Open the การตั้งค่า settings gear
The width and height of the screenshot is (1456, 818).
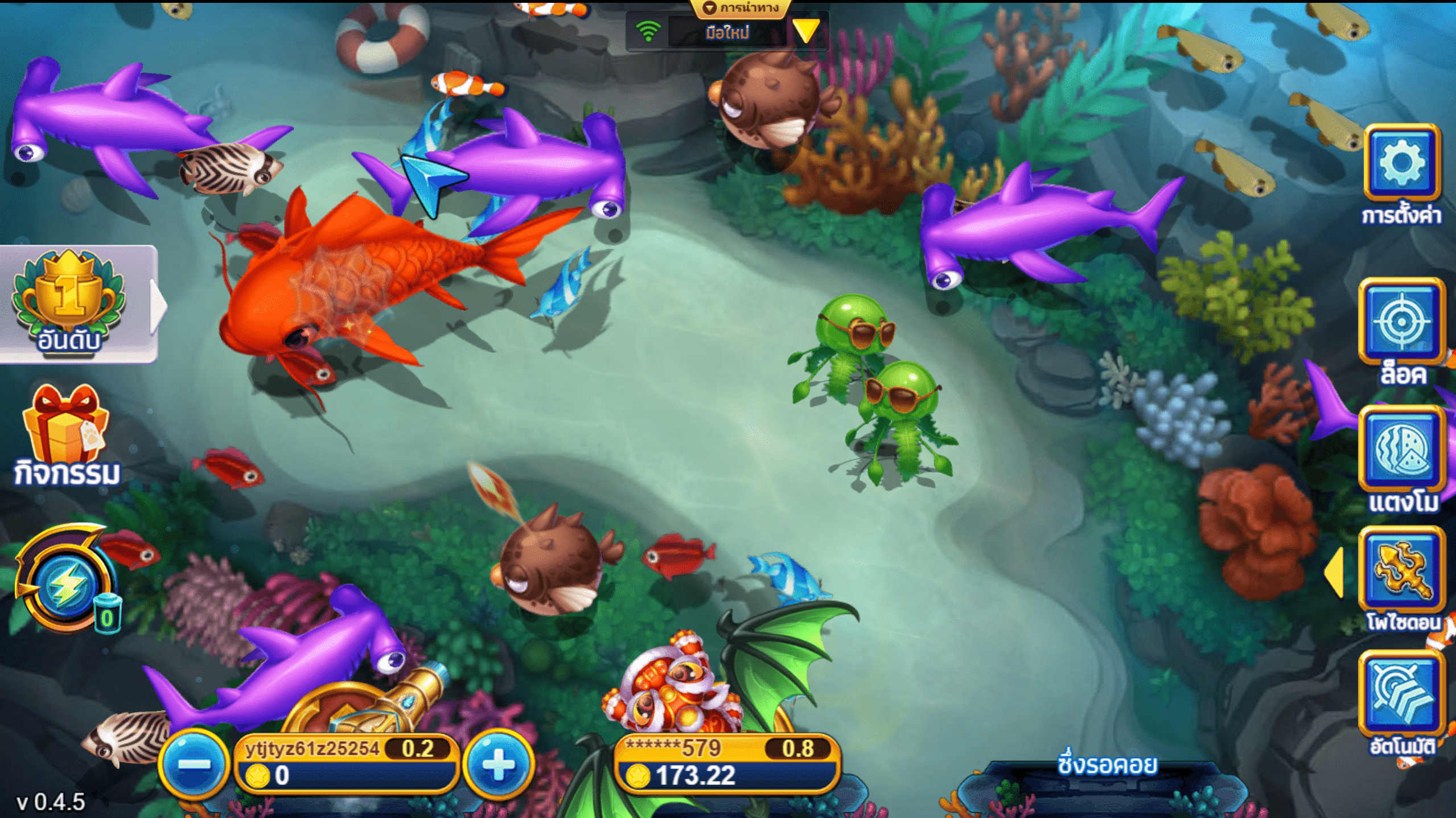tap(1401, 163)
